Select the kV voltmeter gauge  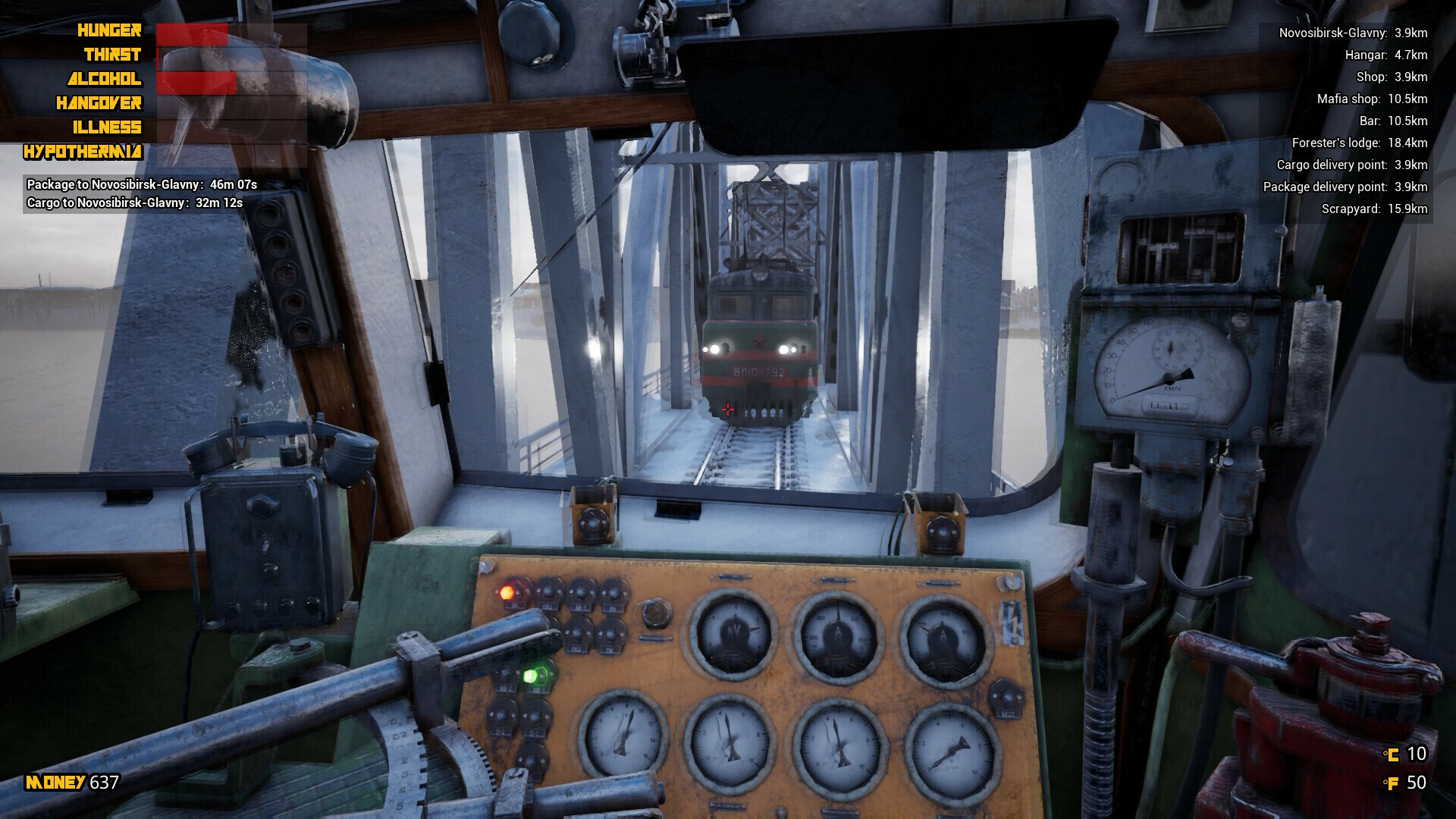point(733,631)
